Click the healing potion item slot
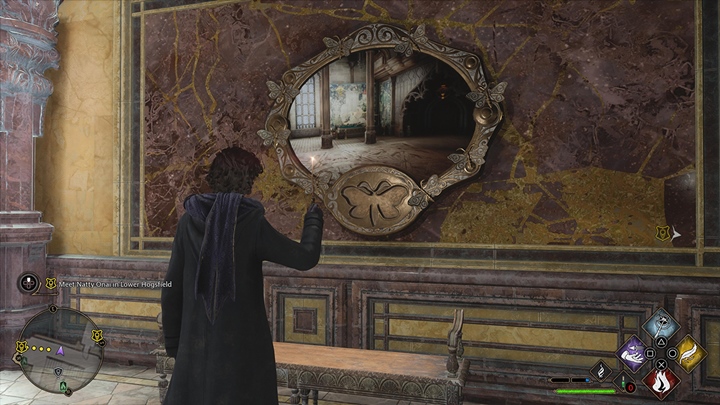This screenshot has height=405, width=720. [x=624, y=382]
